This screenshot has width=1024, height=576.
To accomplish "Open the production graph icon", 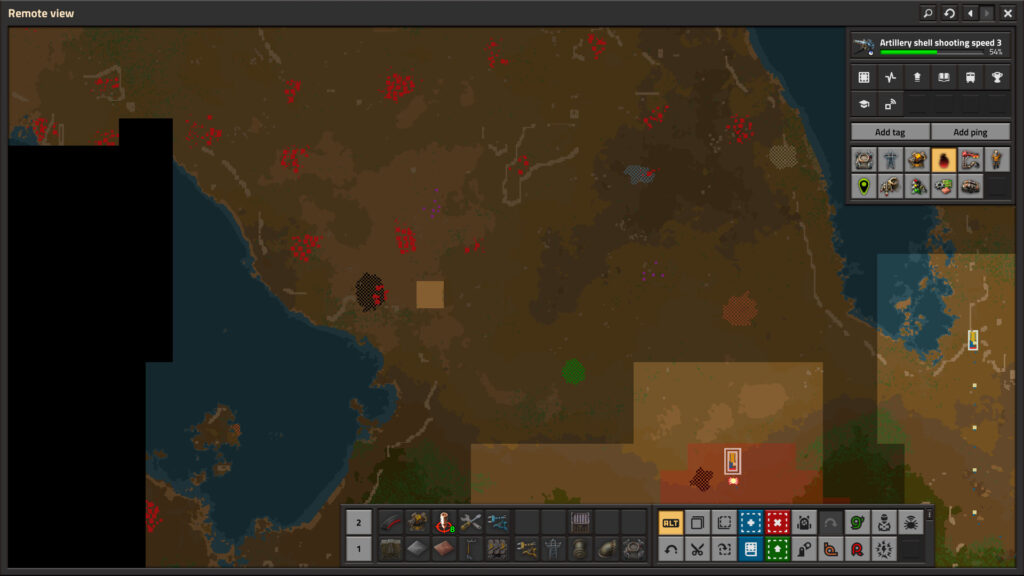I will (890, 77).
